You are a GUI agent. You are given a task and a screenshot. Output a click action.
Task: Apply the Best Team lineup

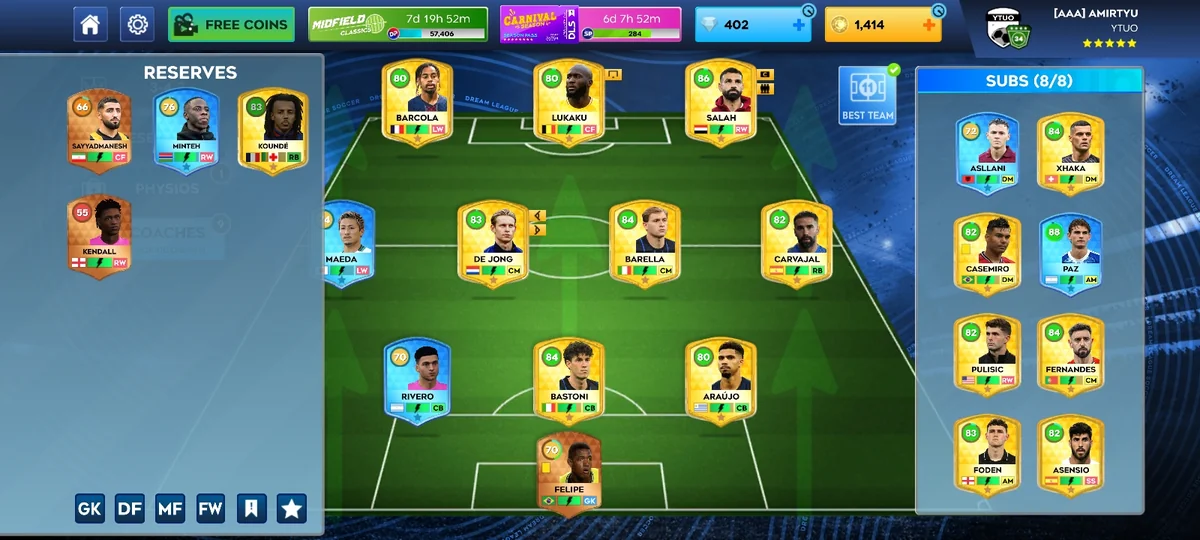(x=867, y=97)
